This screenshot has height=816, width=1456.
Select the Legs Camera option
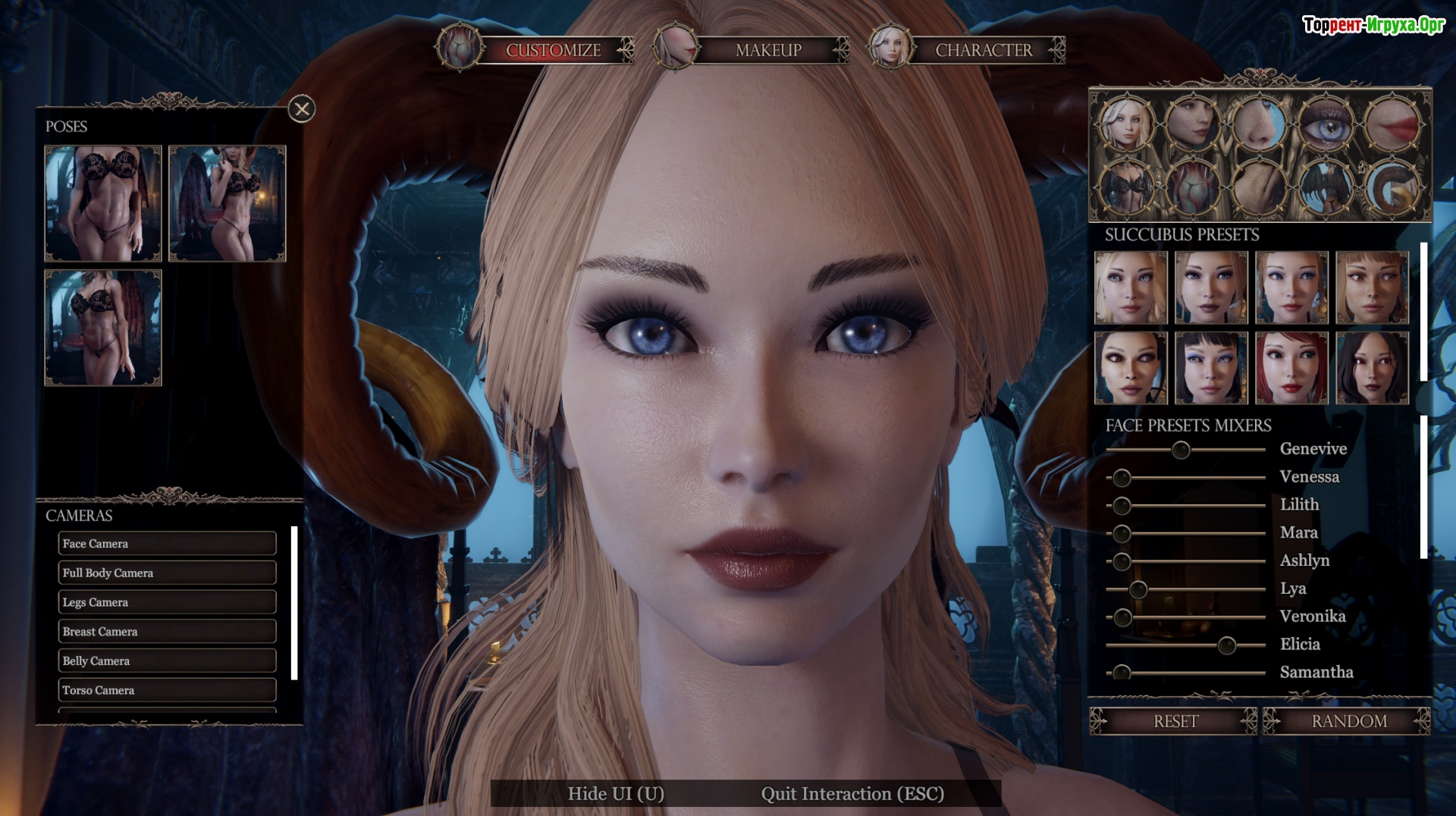pyautogui.click(x=167, y=602)
